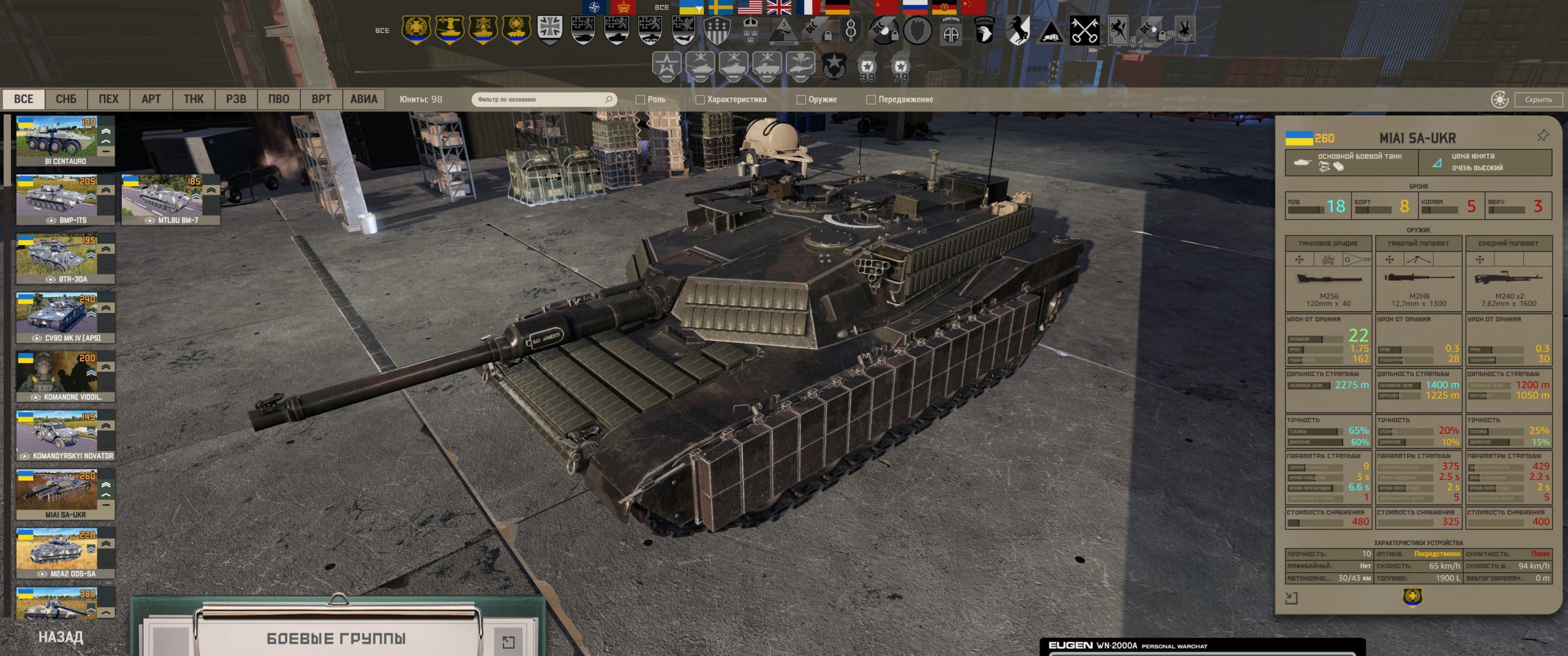Viewport: 1568px width, 656px height.
Task: Check the Характеристика filter box
Action: click(x=700, y=100)
